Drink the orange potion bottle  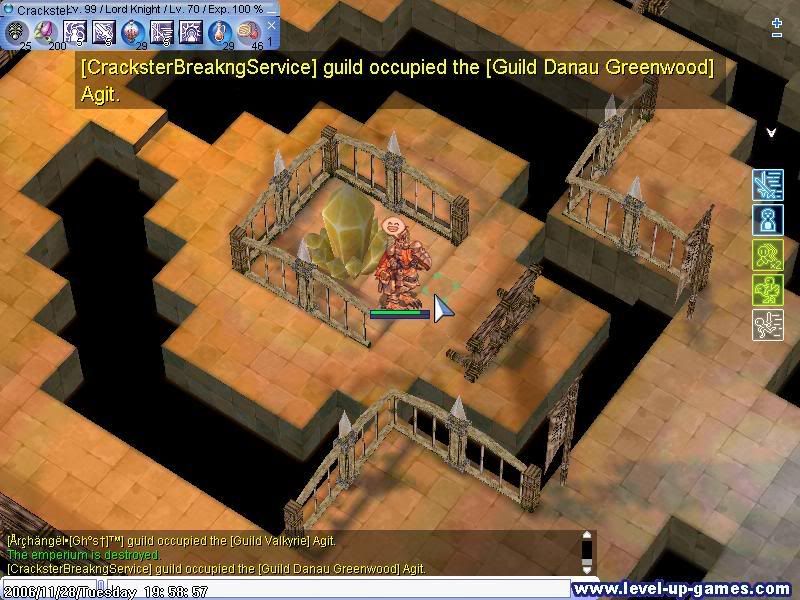pyautogui.click(x=220, y=32)
